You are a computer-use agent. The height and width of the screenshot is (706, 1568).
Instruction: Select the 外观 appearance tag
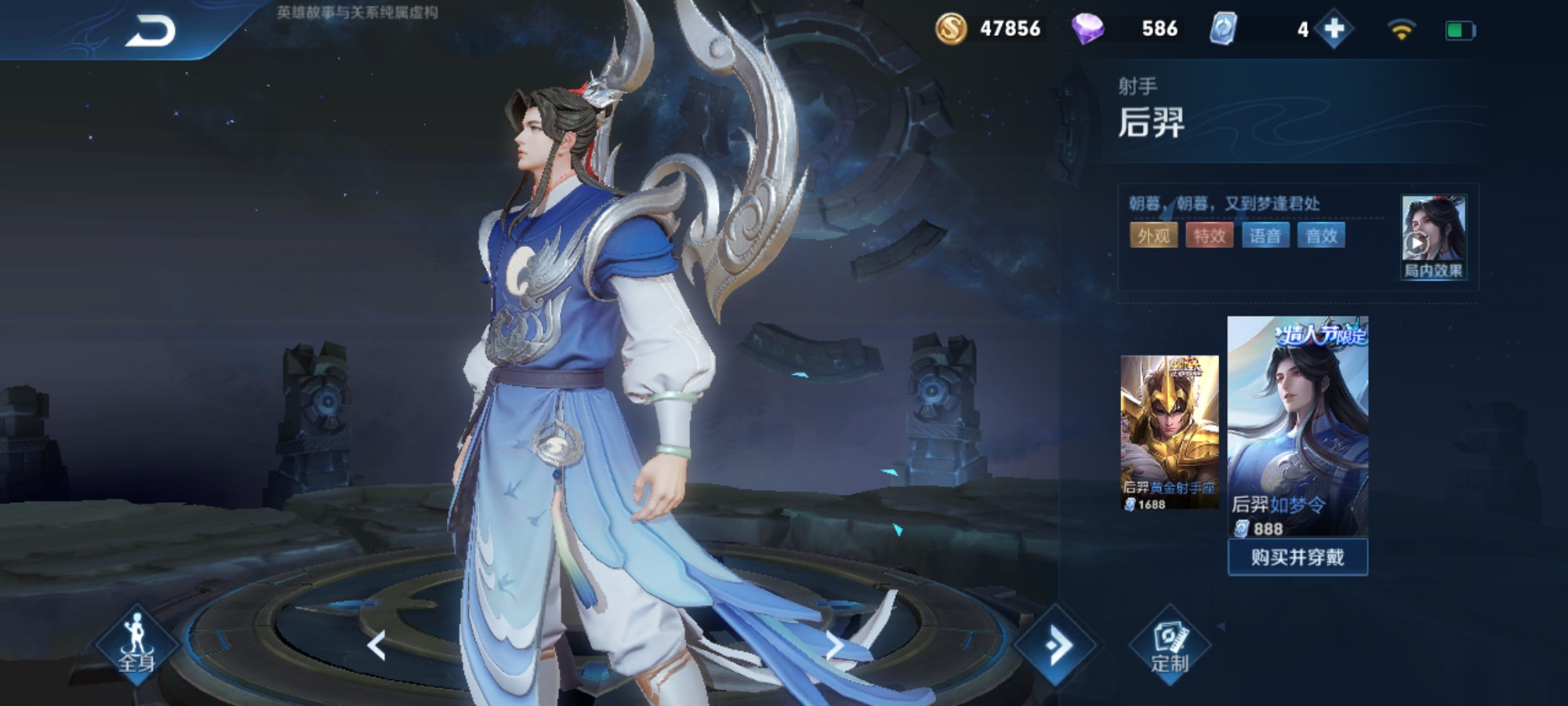pos(1153,235)
